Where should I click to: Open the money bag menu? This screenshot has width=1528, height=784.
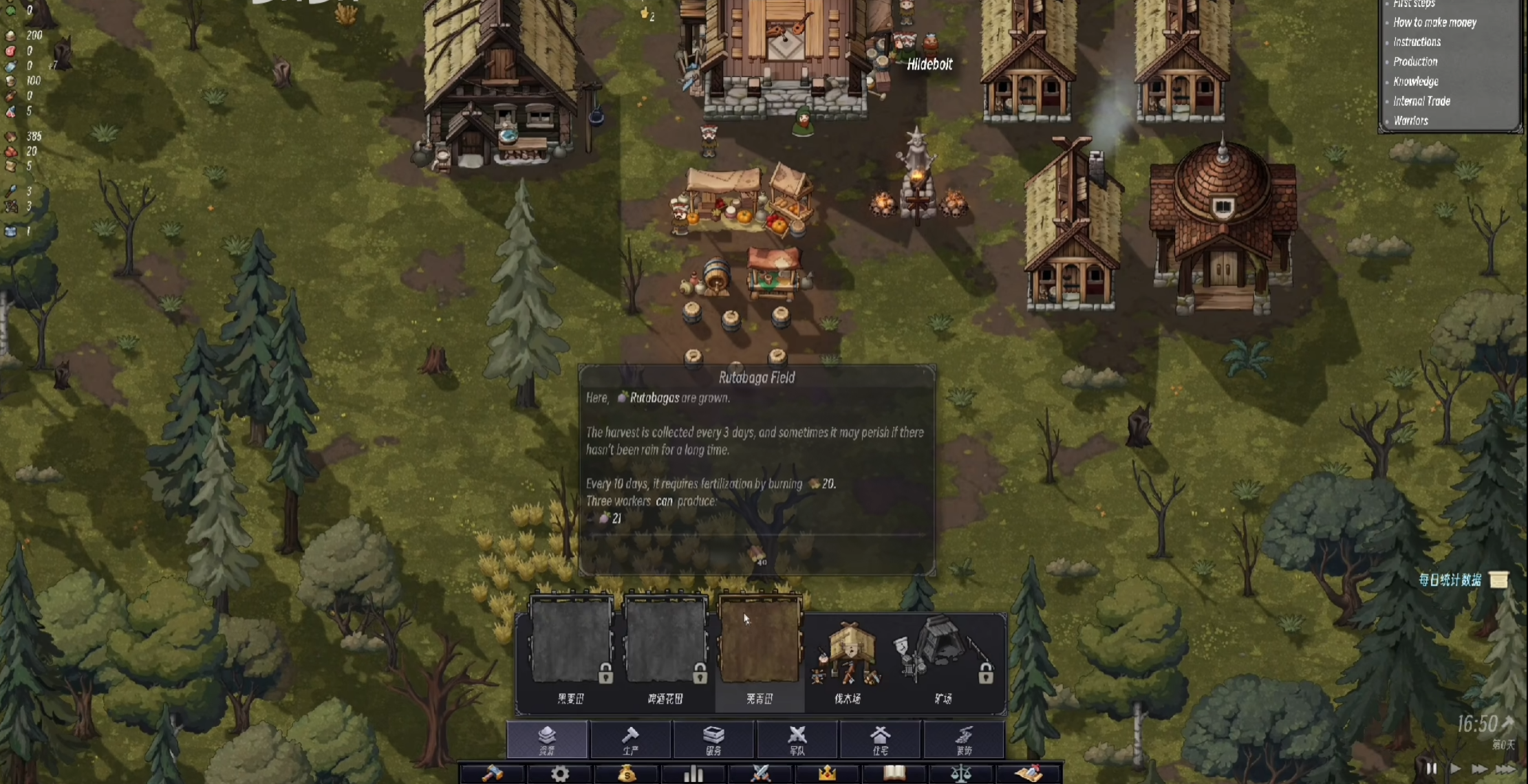tap(627, 774)
